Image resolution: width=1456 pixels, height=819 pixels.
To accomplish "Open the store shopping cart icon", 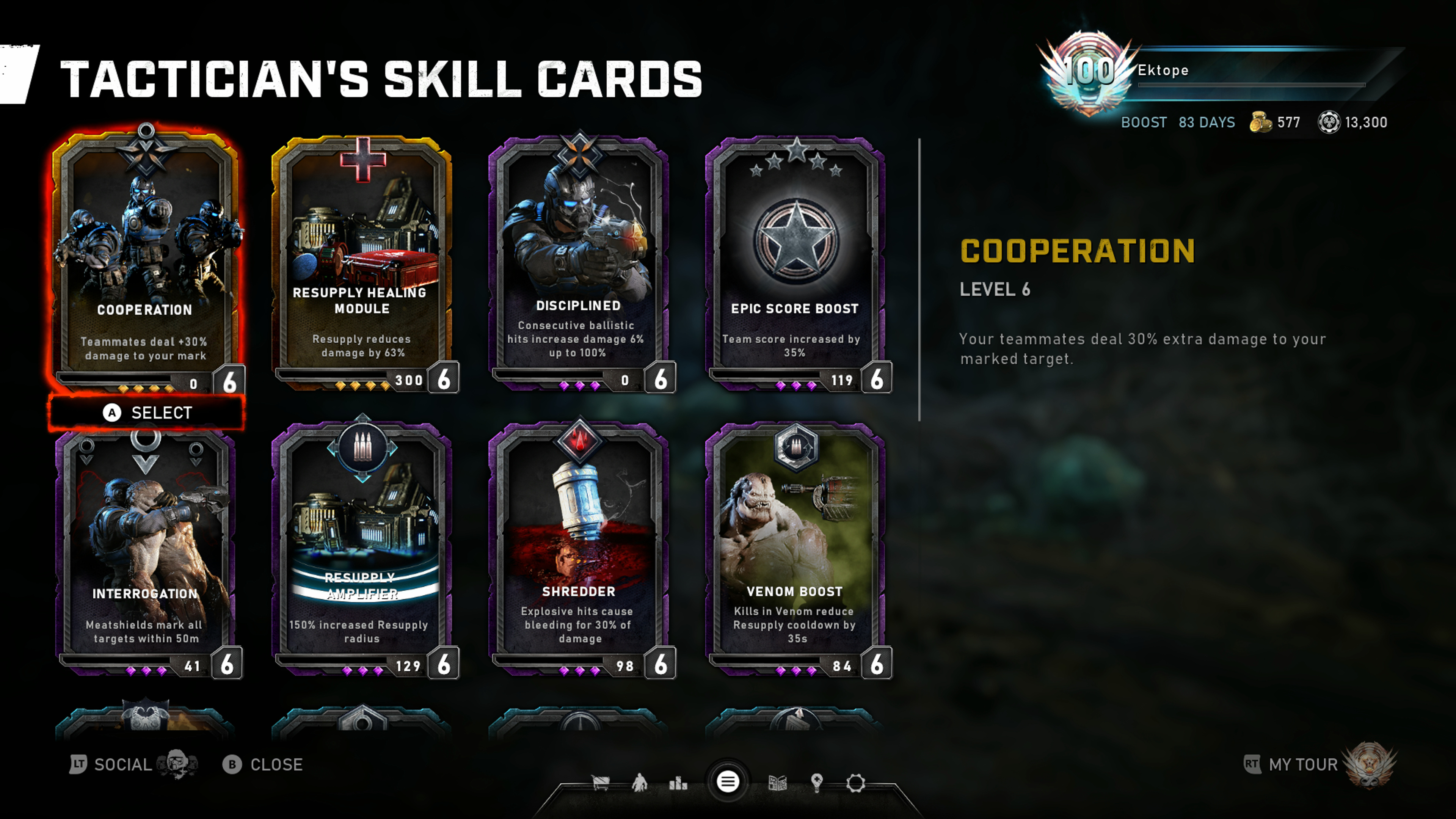I will pos(600,783).
